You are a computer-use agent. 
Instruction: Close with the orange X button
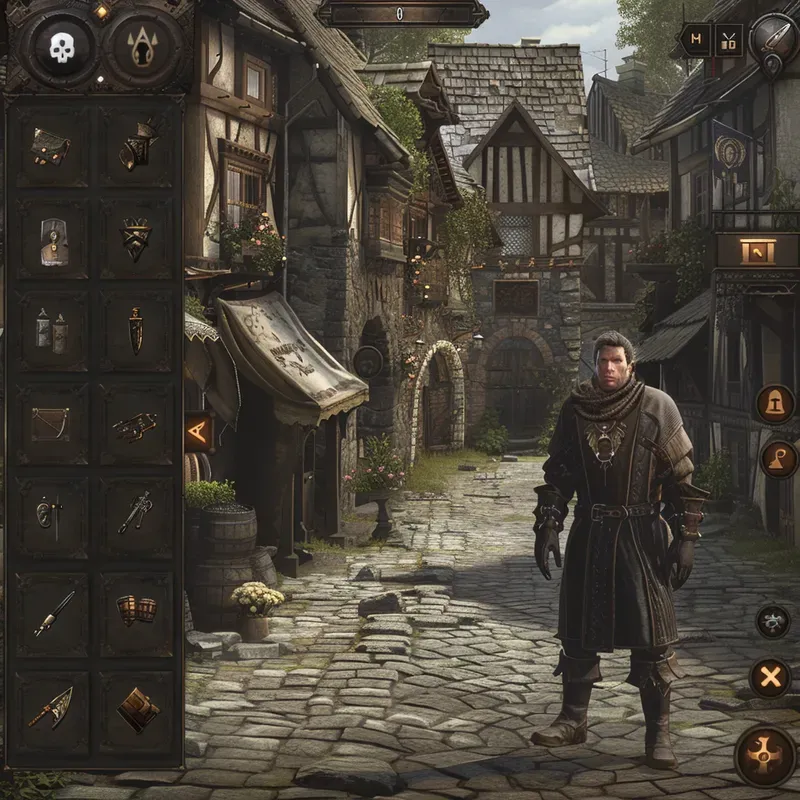point(770,679)
